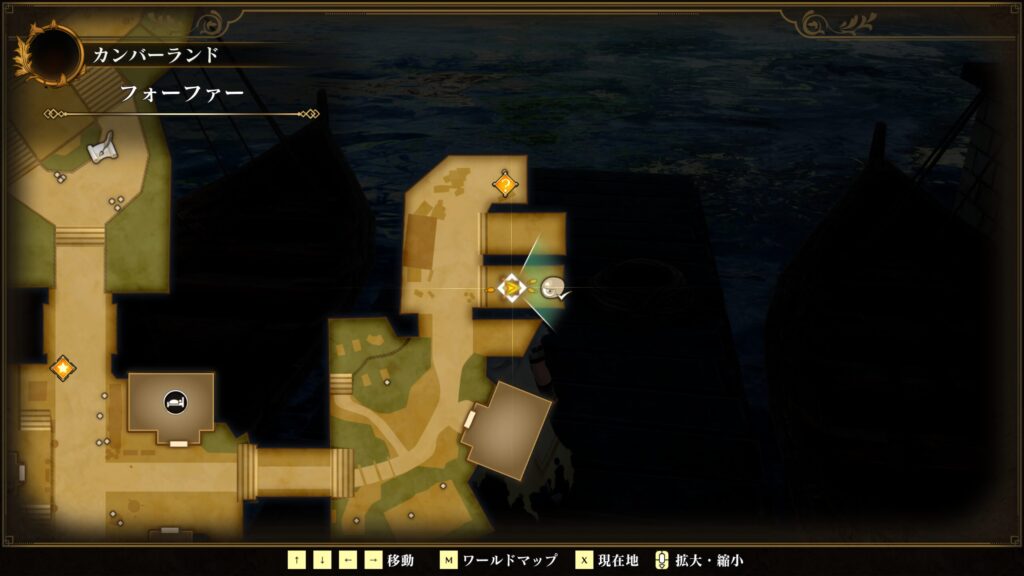1024x576 pixels.
Task: Select the inn bed icon on the map
Action: tap(174, 401)
